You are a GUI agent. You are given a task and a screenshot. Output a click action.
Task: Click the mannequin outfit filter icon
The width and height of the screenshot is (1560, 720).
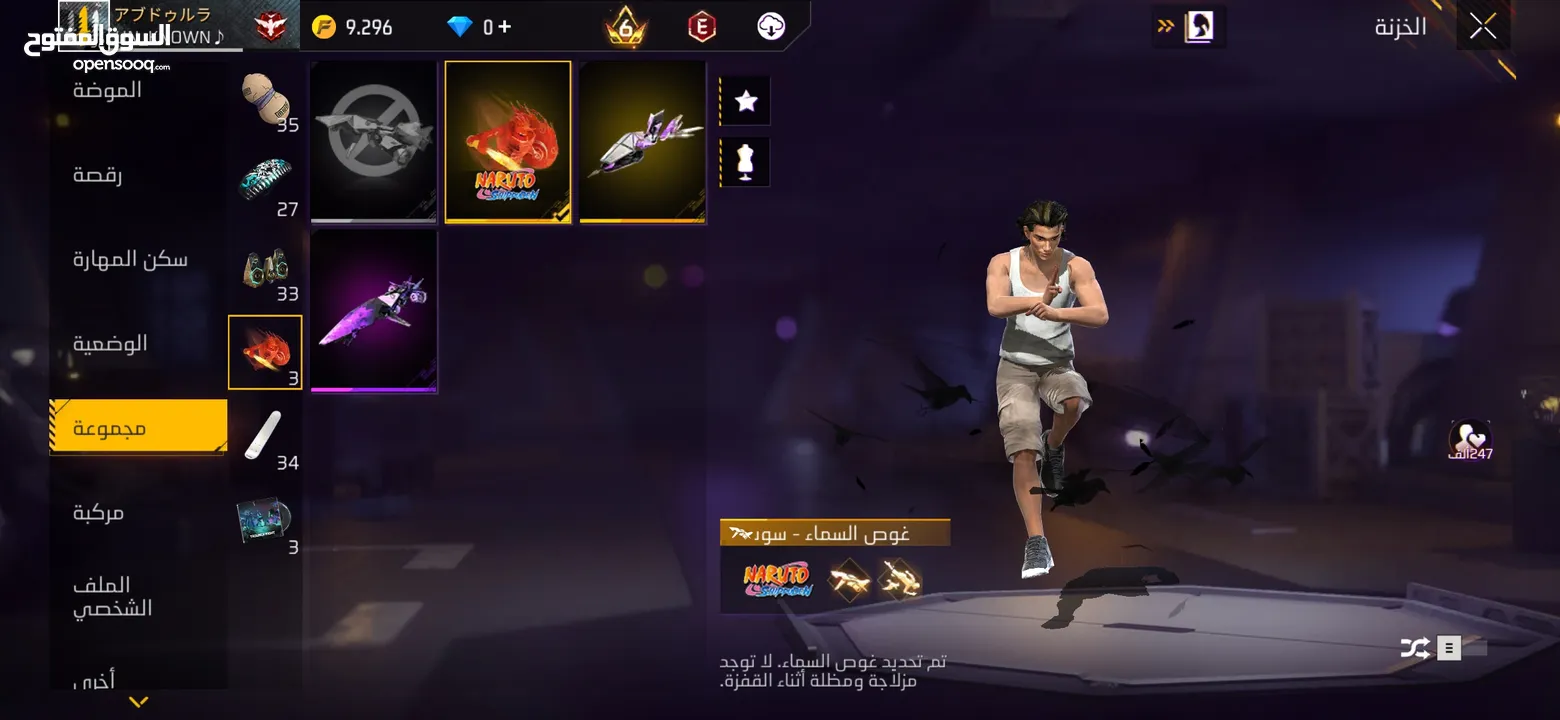tap(745, 162)
